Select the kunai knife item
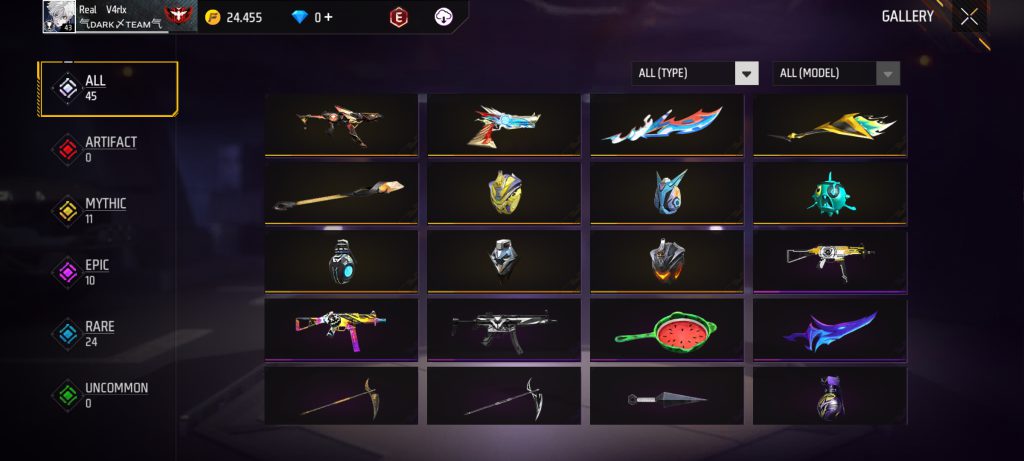Image resolution: width=1024 pixels, height=461 pixels. (x=667, y=397)
